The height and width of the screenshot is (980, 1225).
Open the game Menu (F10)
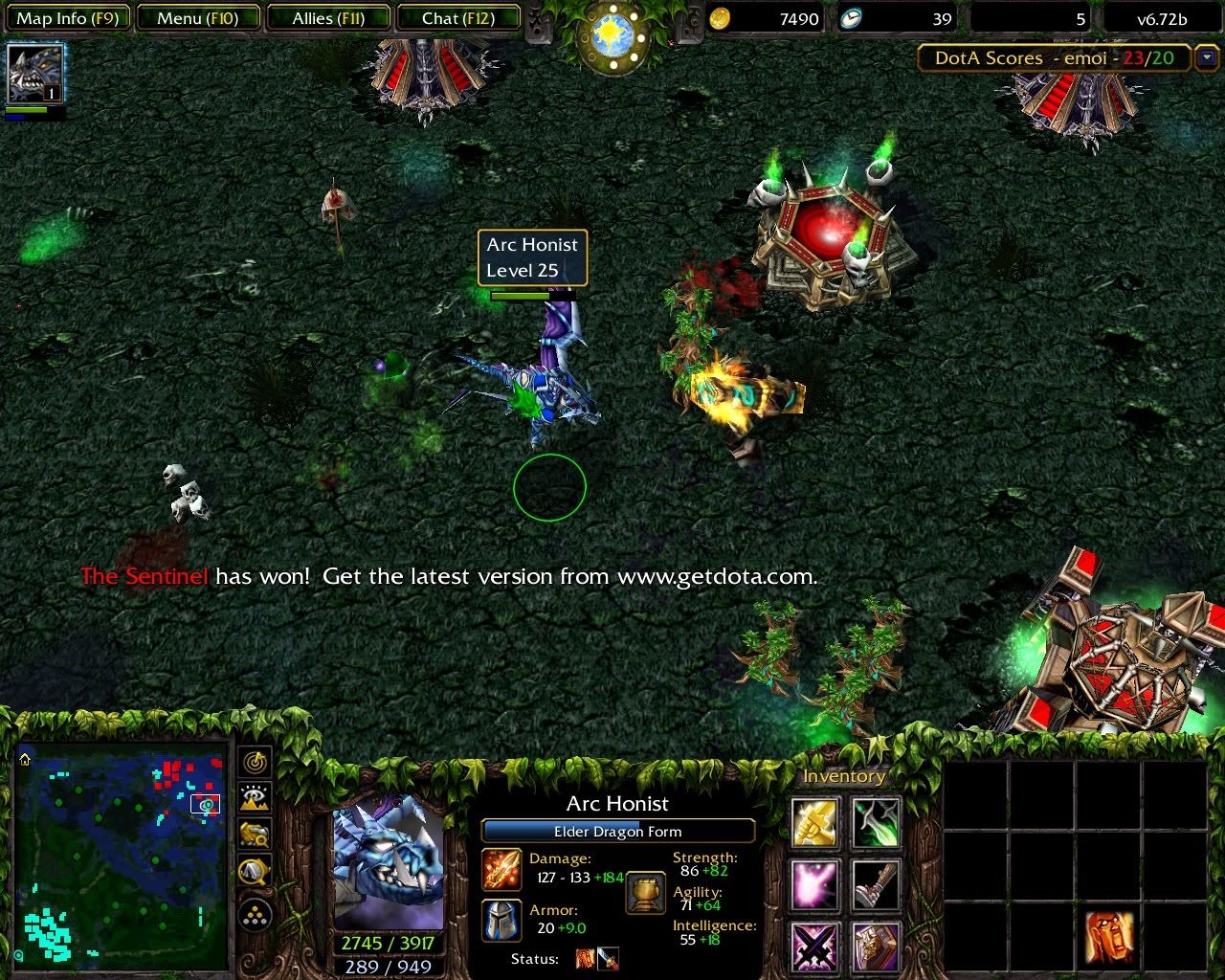(197, 18)
